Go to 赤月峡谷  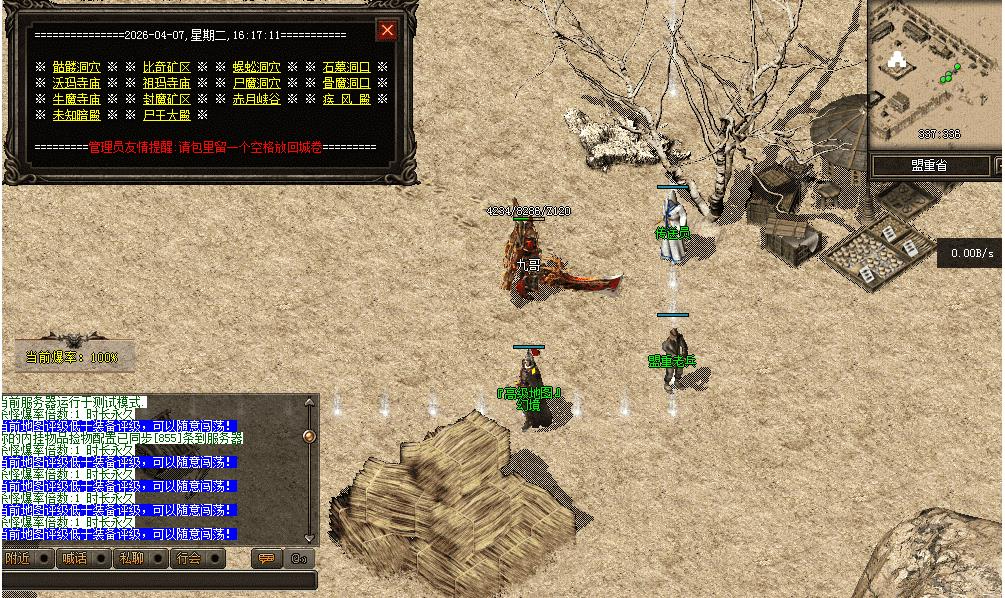click(256, 99)
